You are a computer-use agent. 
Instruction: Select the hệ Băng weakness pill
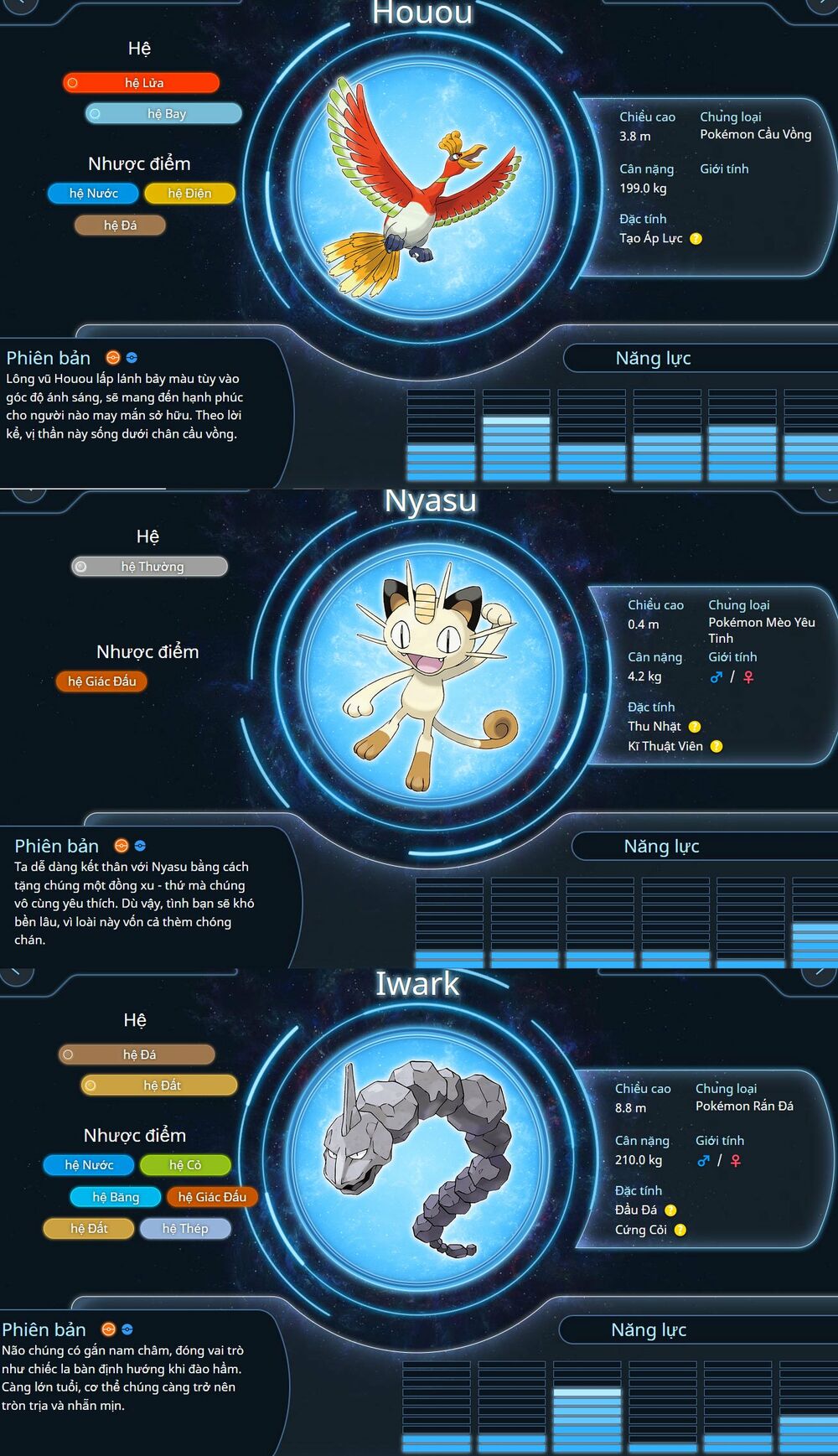click(x=116, y=1197)
